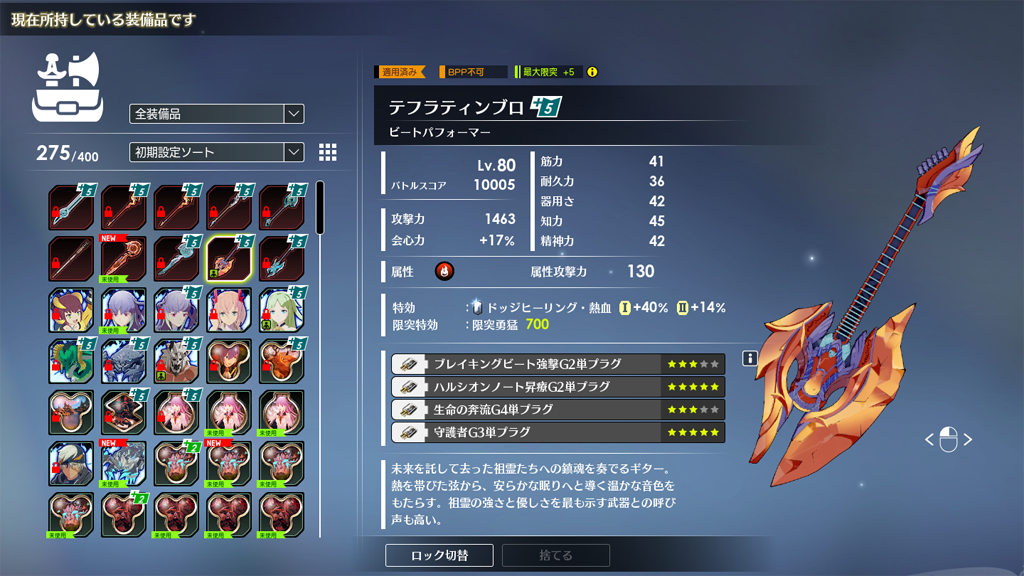This screenshot has height=576, width=1024.
Task: Open the 初期設定ソート sort dropdown
Action: [216, 152]
